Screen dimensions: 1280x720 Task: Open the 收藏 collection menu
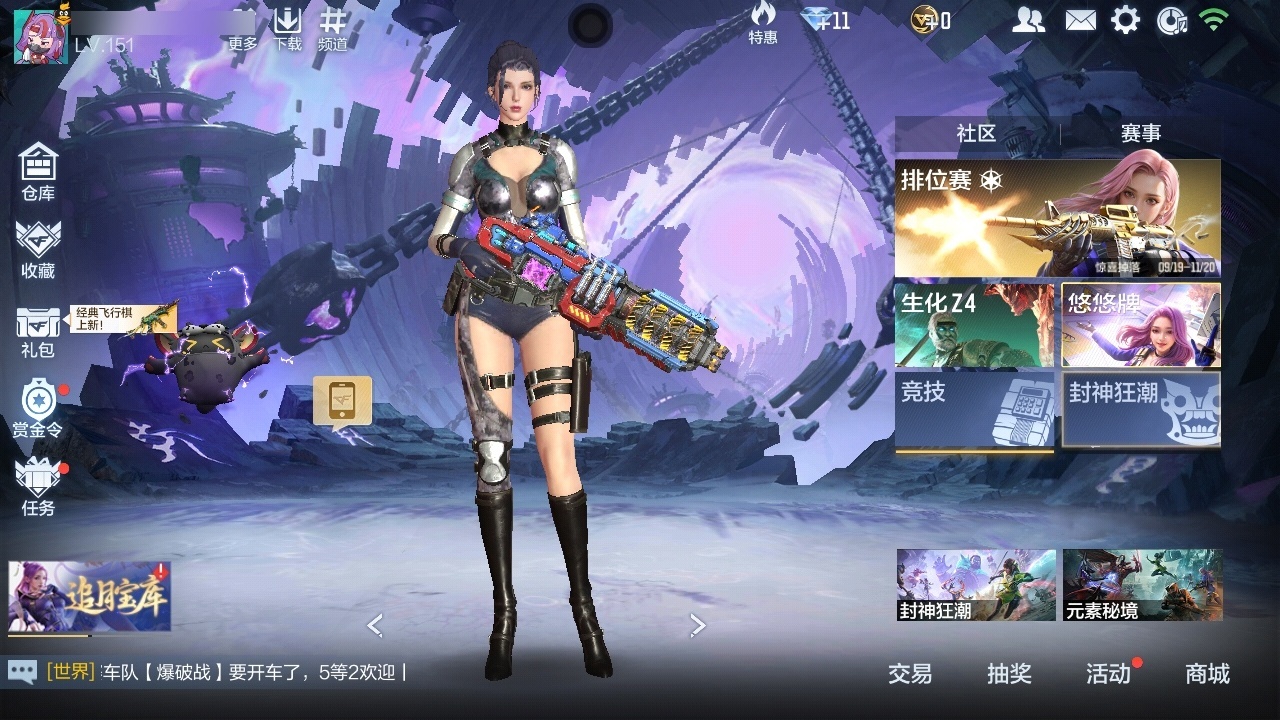point(38,249)
